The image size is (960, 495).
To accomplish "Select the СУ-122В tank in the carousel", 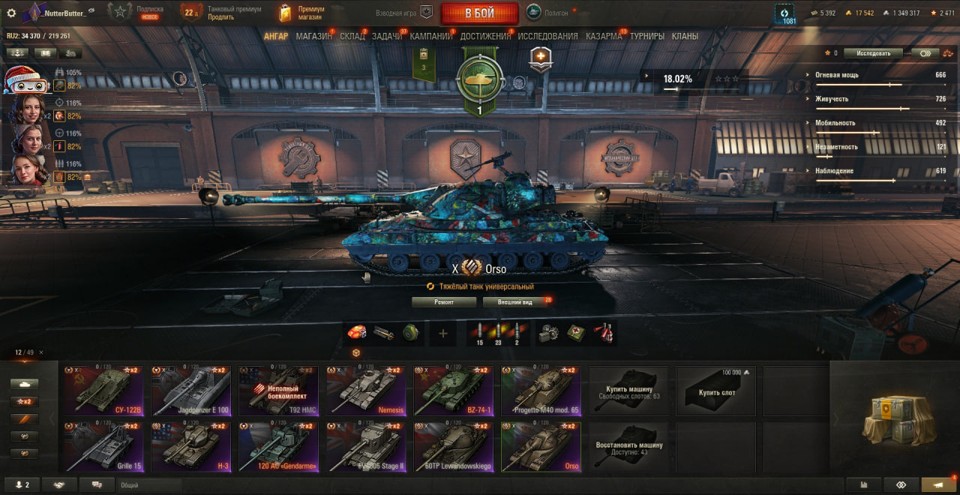I will point(104,389).
